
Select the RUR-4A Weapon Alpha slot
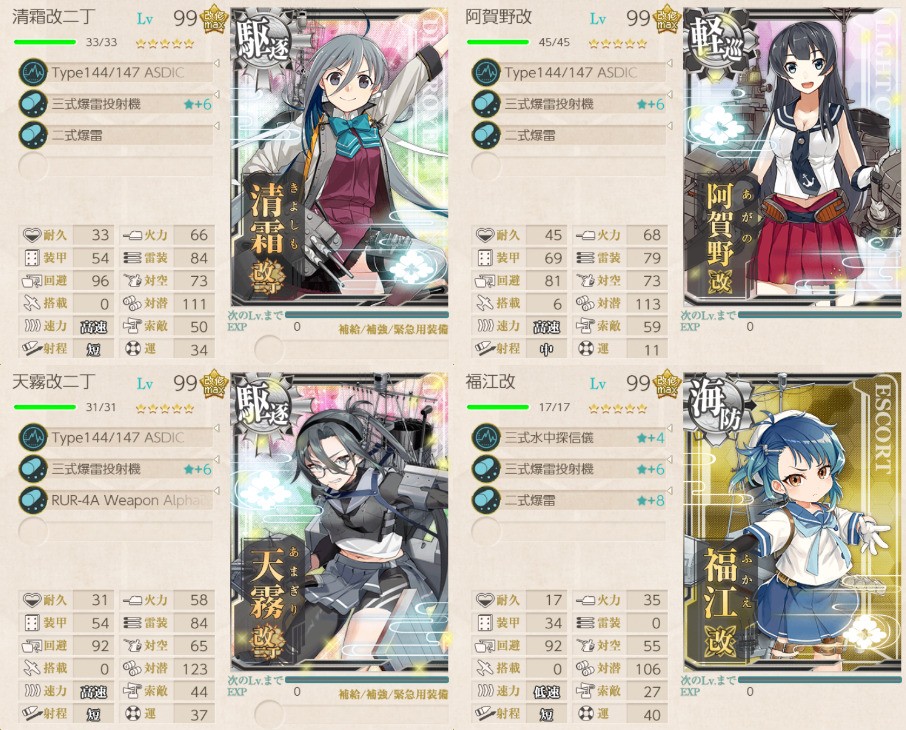[x=115, y=500]
